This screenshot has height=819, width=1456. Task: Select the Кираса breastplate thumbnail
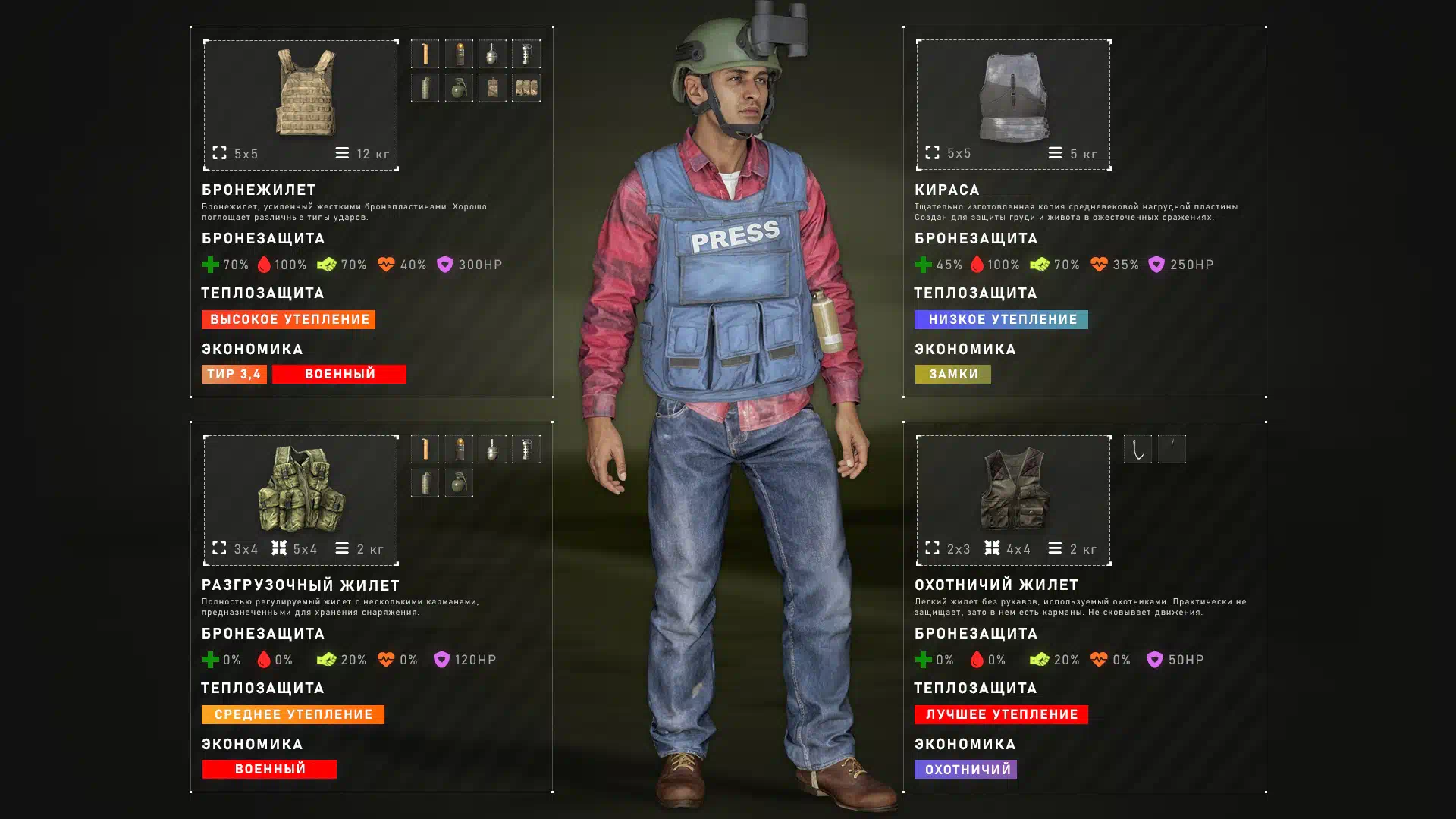(1013, 97)
